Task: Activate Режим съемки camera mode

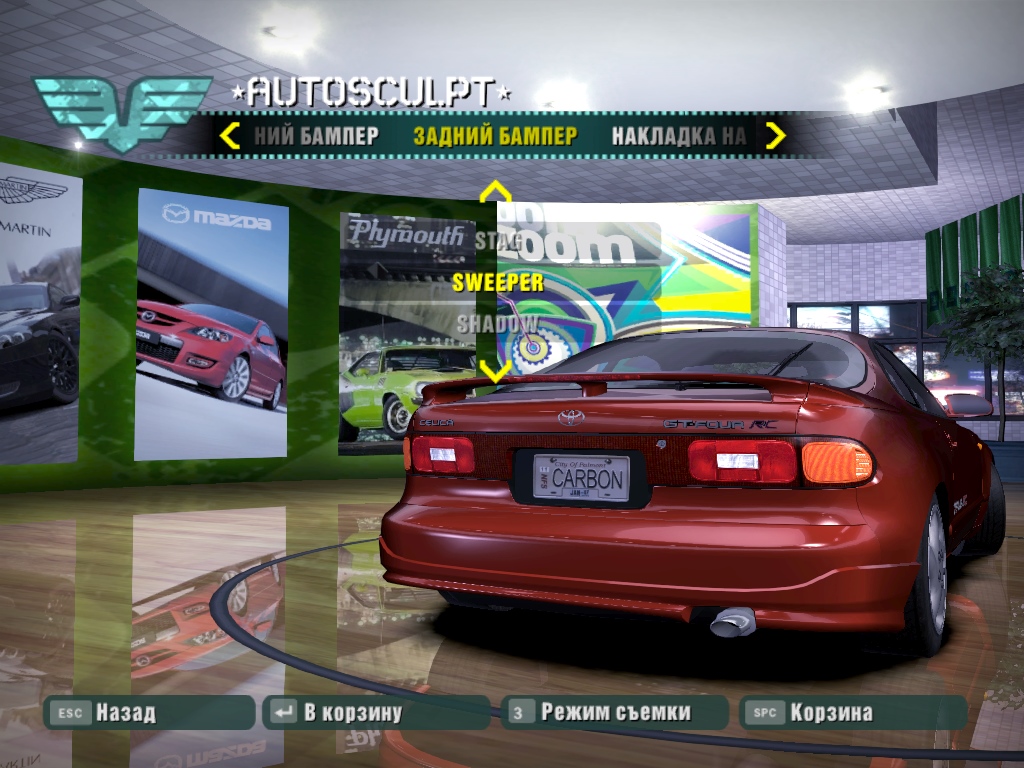Action: click(x=614, y=713)
